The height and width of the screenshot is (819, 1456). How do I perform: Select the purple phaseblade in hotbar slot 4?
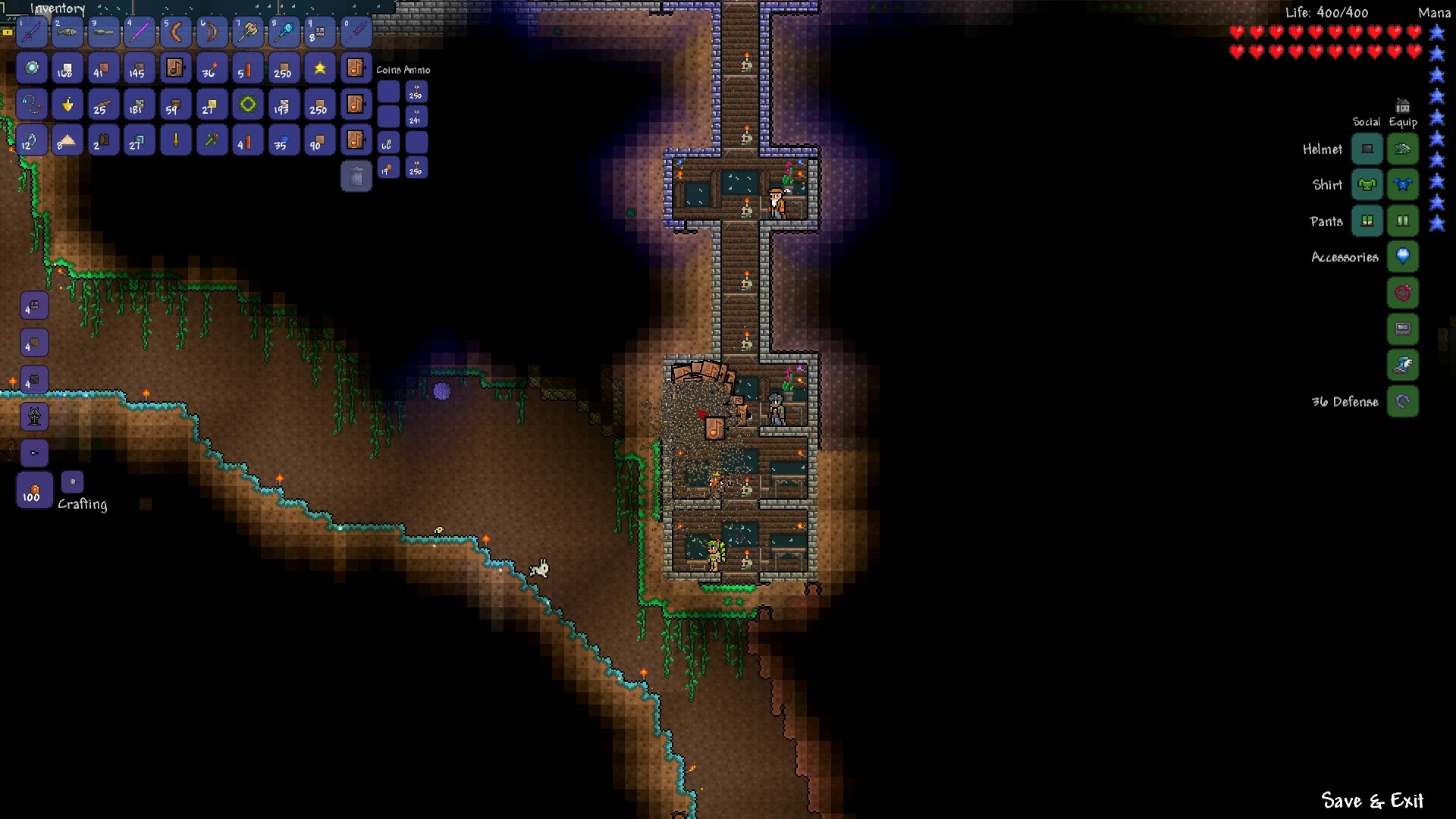pos(140,32)
